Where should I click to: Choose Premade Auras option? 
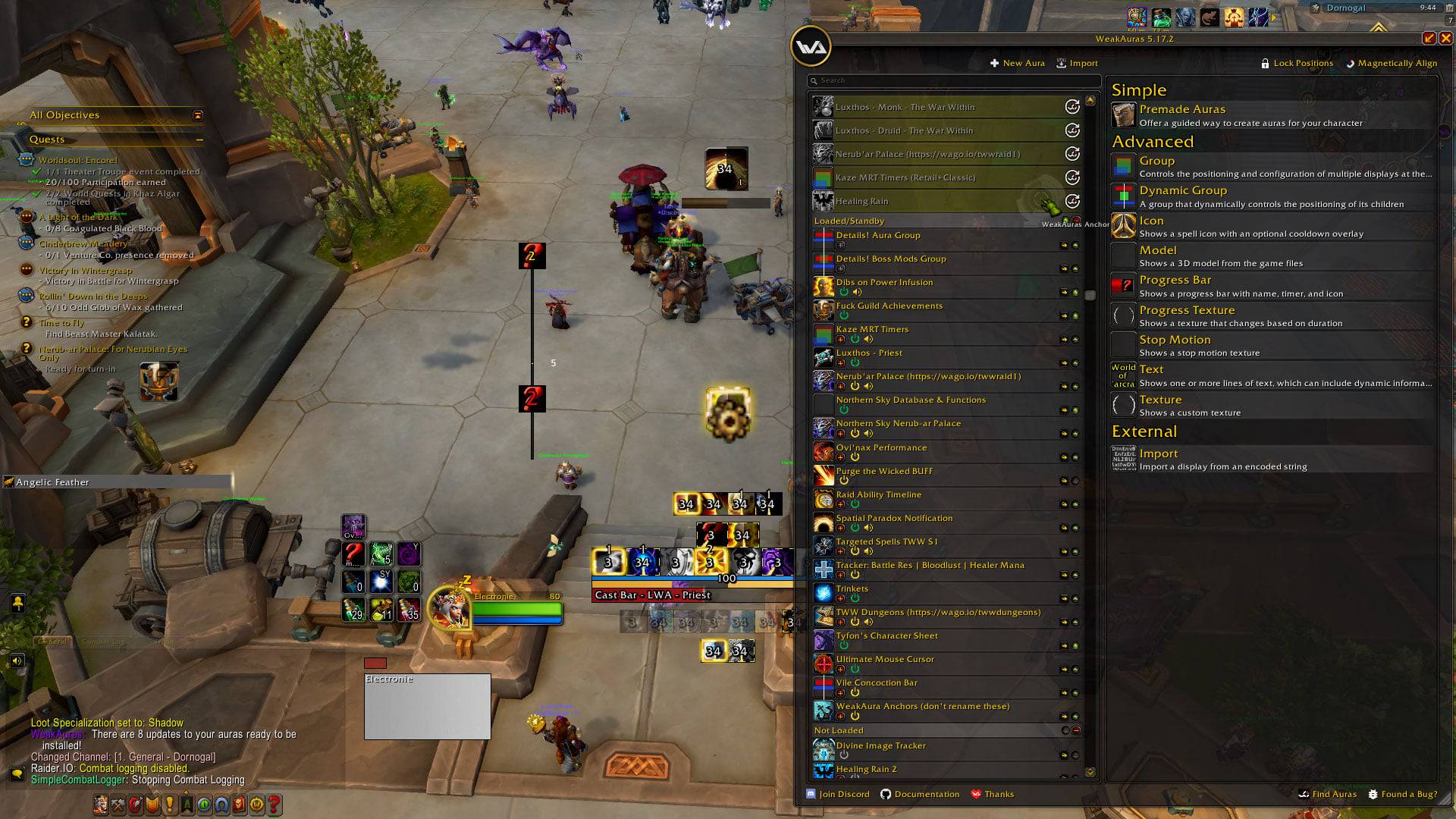pyautogui.click(x=1181, y=110)
